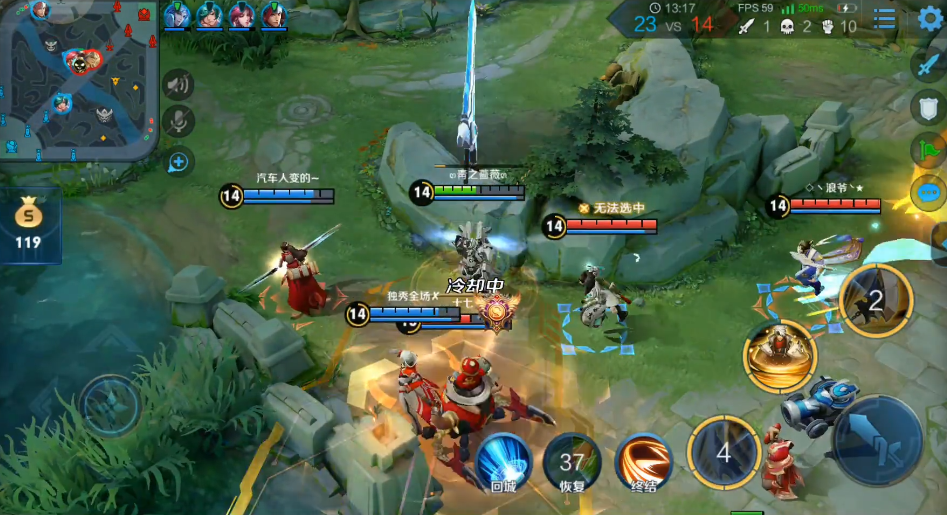Select the first teammate portrait at top

[x=176, y=15]
